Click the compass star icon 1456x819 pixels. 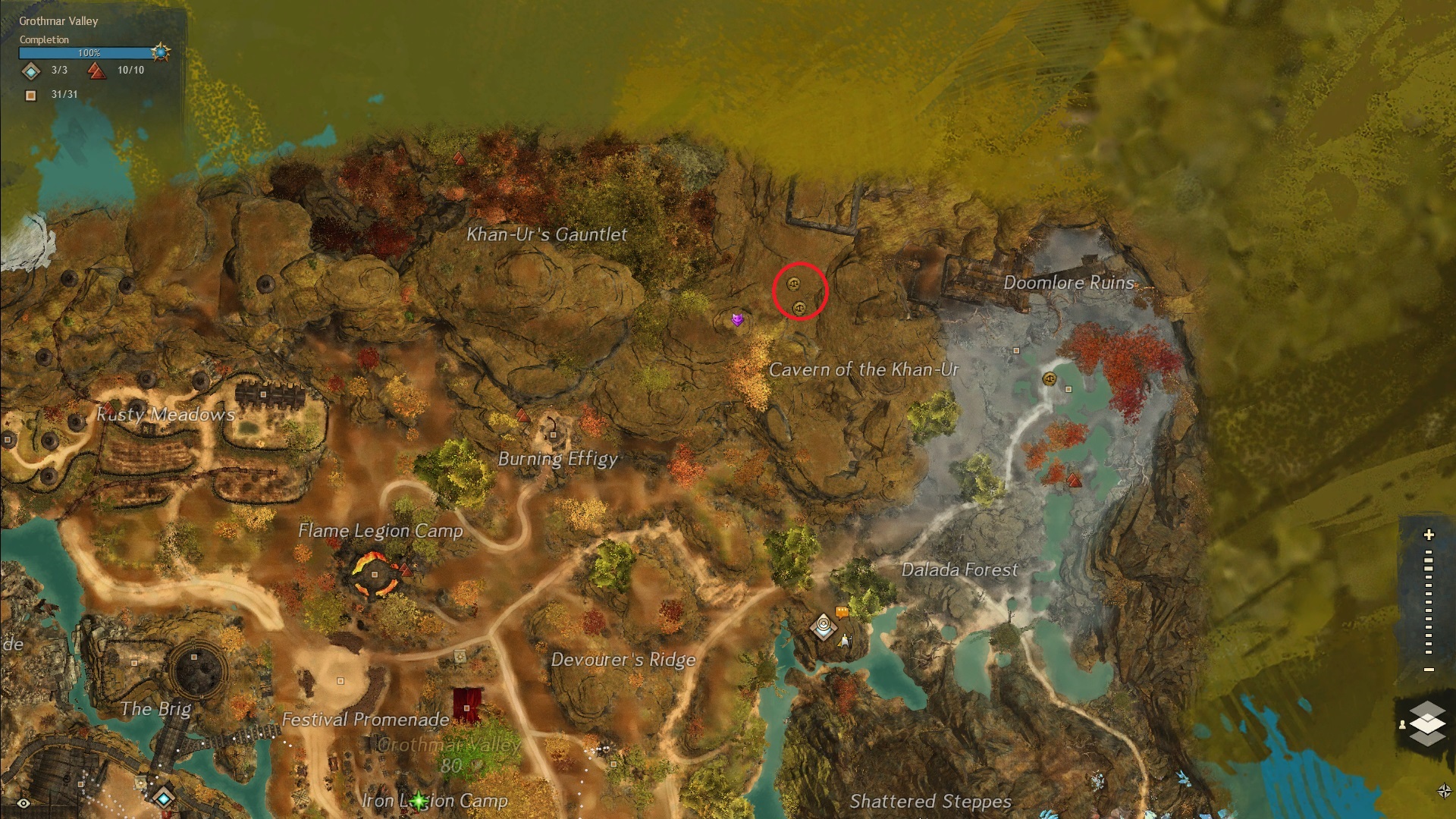pos(1444,792)
